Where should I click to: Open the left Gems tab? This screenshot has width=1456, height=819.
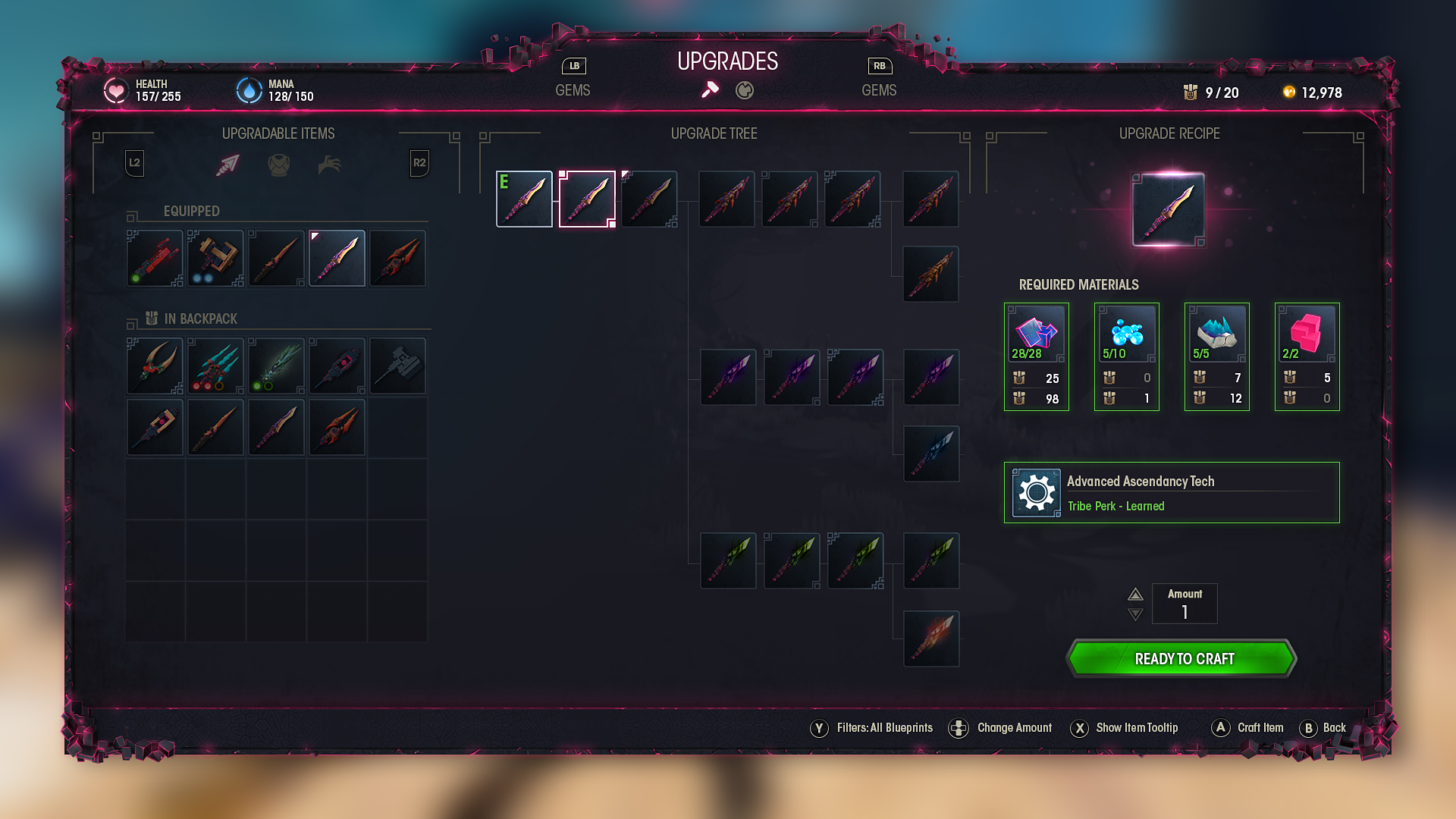click(573, 89)
